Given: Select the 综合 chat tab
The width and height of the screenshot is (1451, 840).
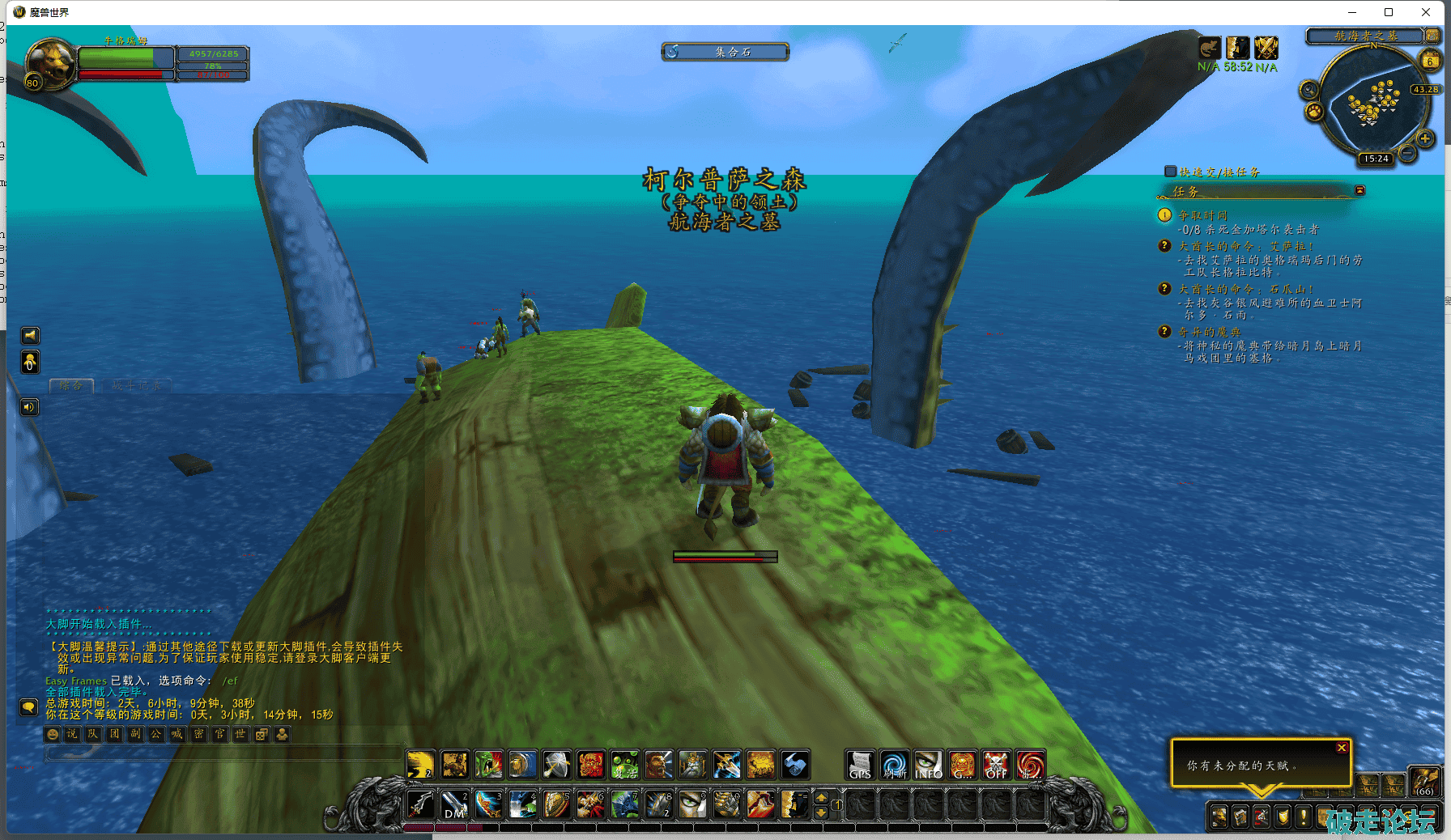Looking at the screenshot, I should click(x=71, y=386).
